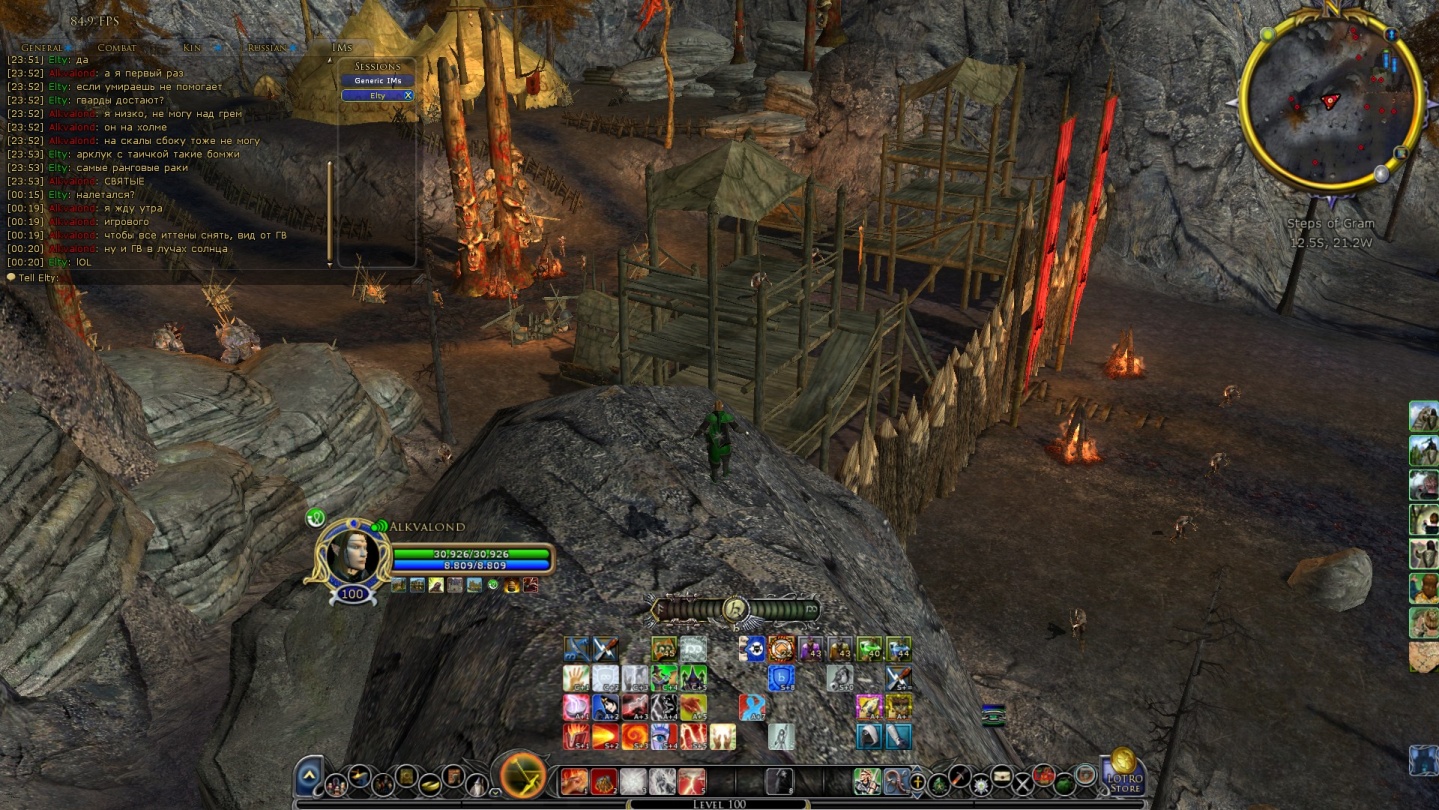1439x810 pixels.
Task: Open the Combat chat tab
Action: click(x=117, y=47)
